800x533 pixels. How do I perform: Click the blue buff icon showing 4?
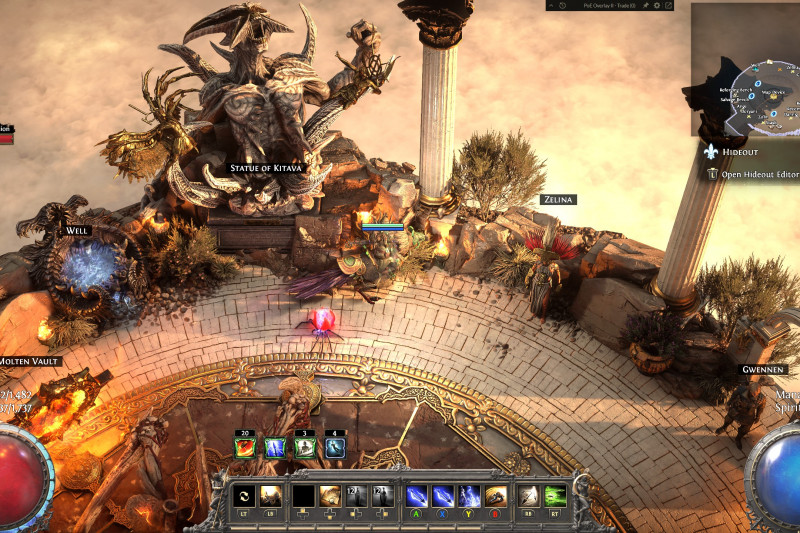(335, 448)
